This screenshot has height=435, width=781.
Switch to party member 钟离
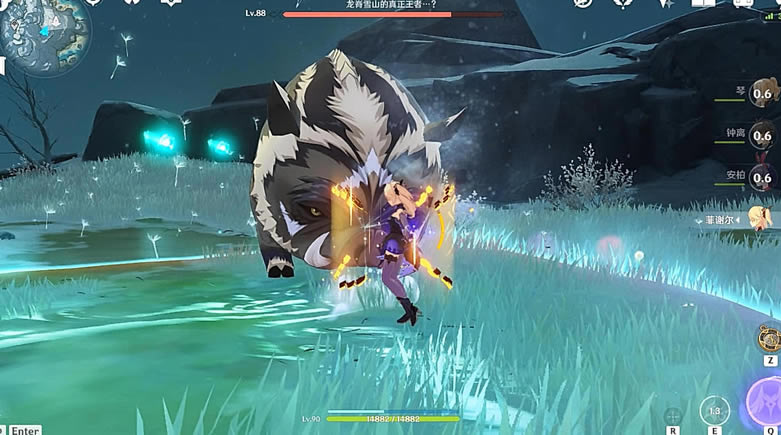(x=760, y=135)
